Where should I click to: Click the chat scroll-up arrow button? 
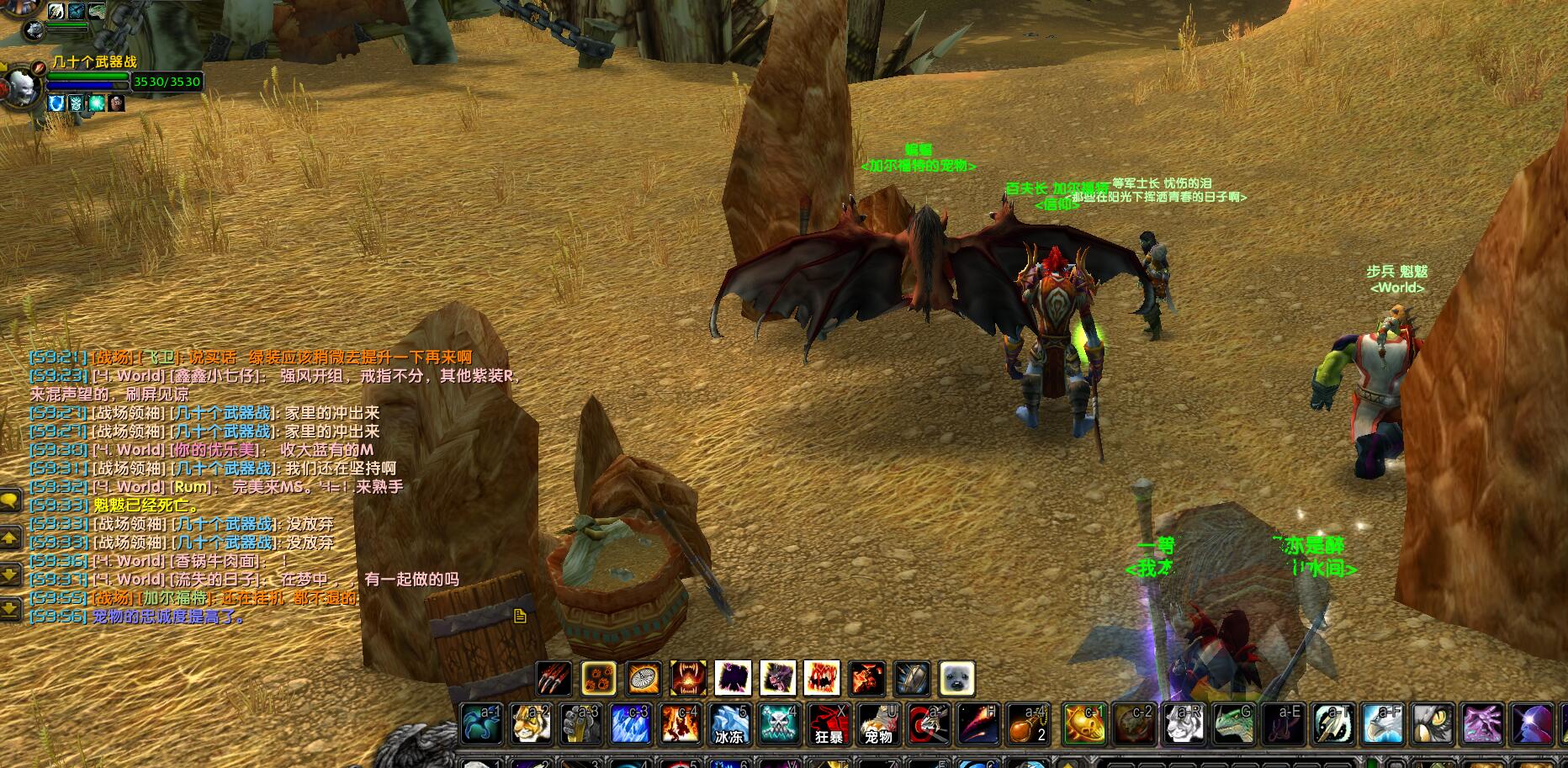click(x=10, y=537)
